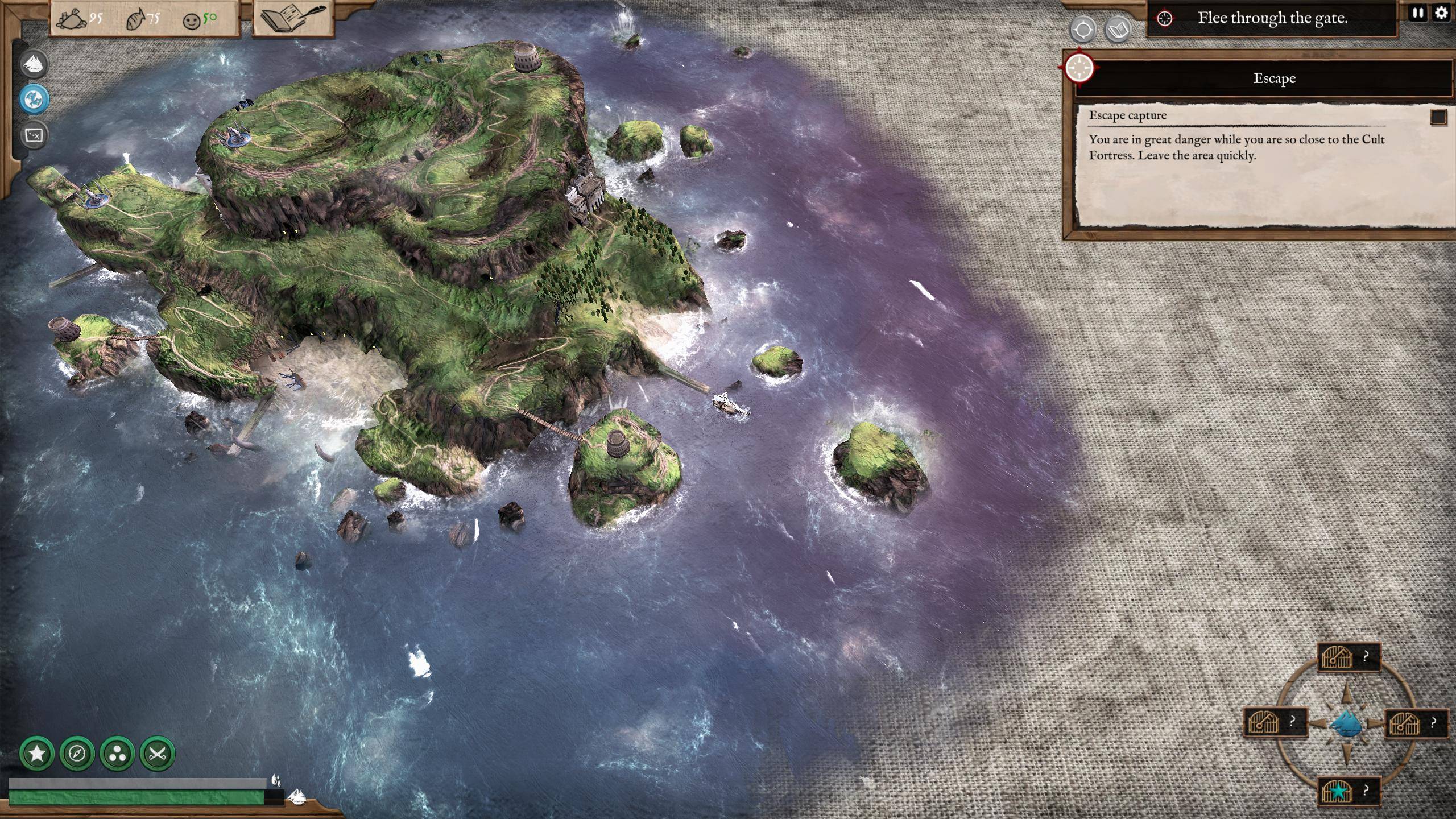Click the crosshair objectives button
The image size is (1456, 819).
tap(1082, 30)
